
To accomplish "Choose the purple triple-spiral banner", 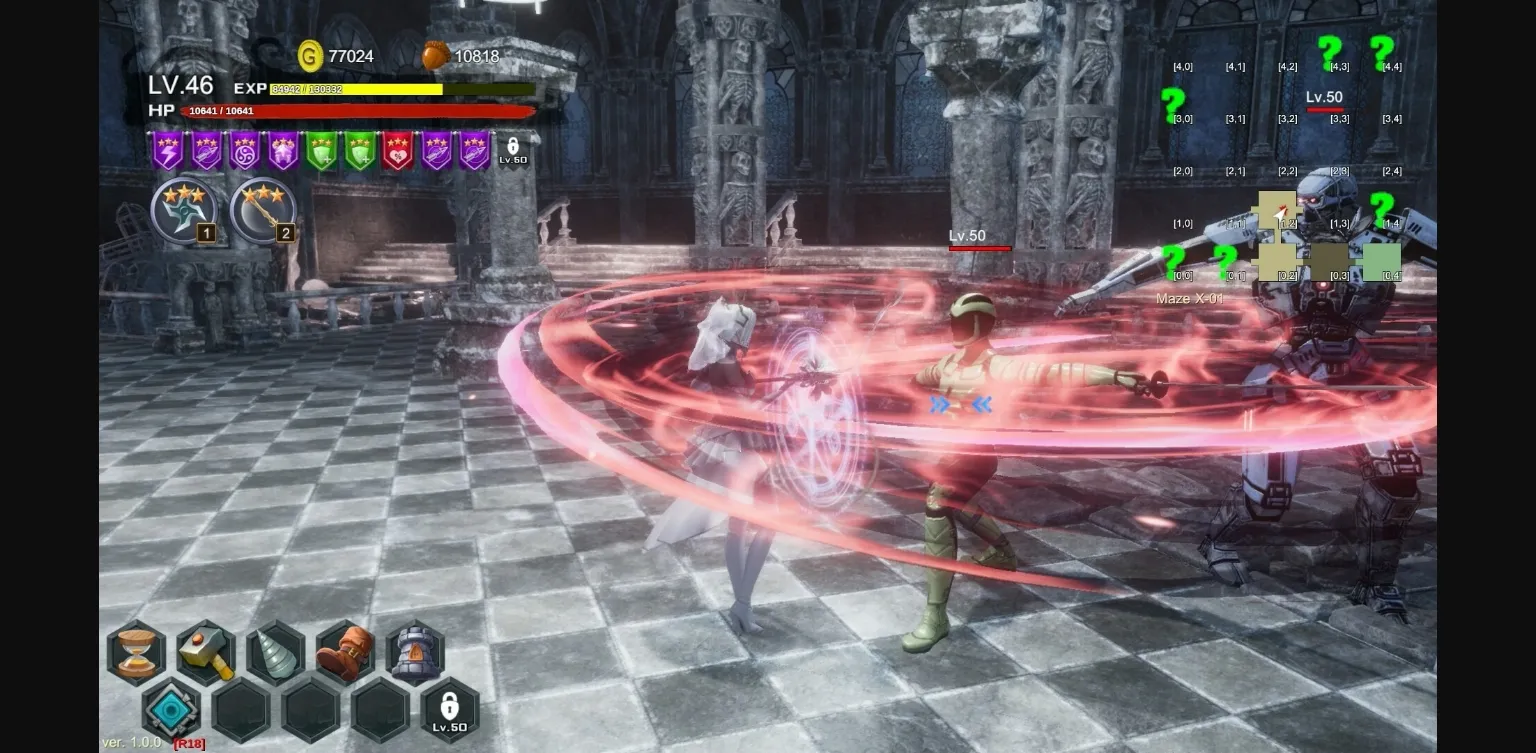I will pyautogui.click(x=245, y=151).
